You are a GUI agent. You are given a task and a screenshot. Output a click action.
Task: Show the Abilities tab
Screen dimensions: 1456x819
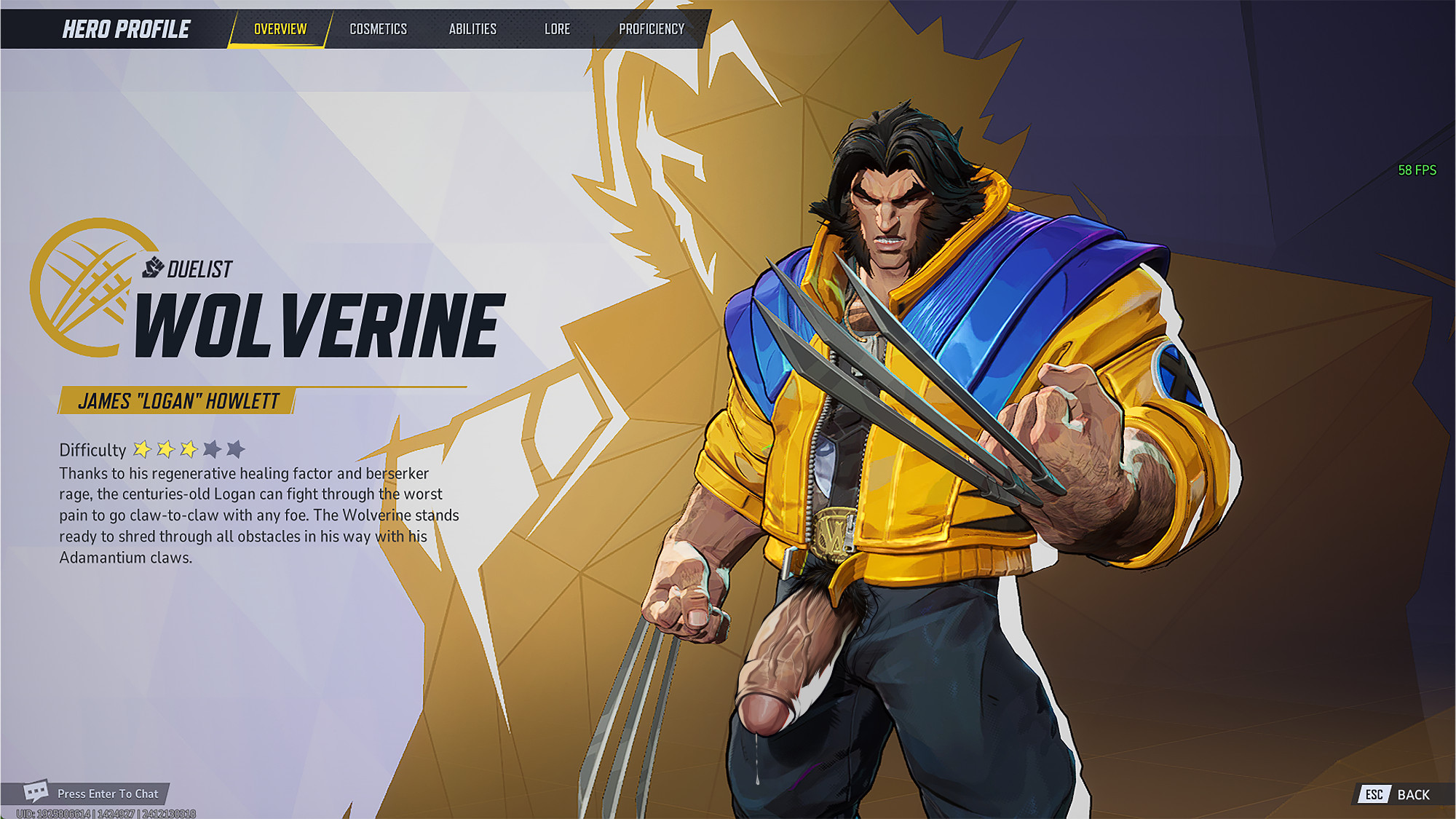pyautogui.click(x=472, y=29)
